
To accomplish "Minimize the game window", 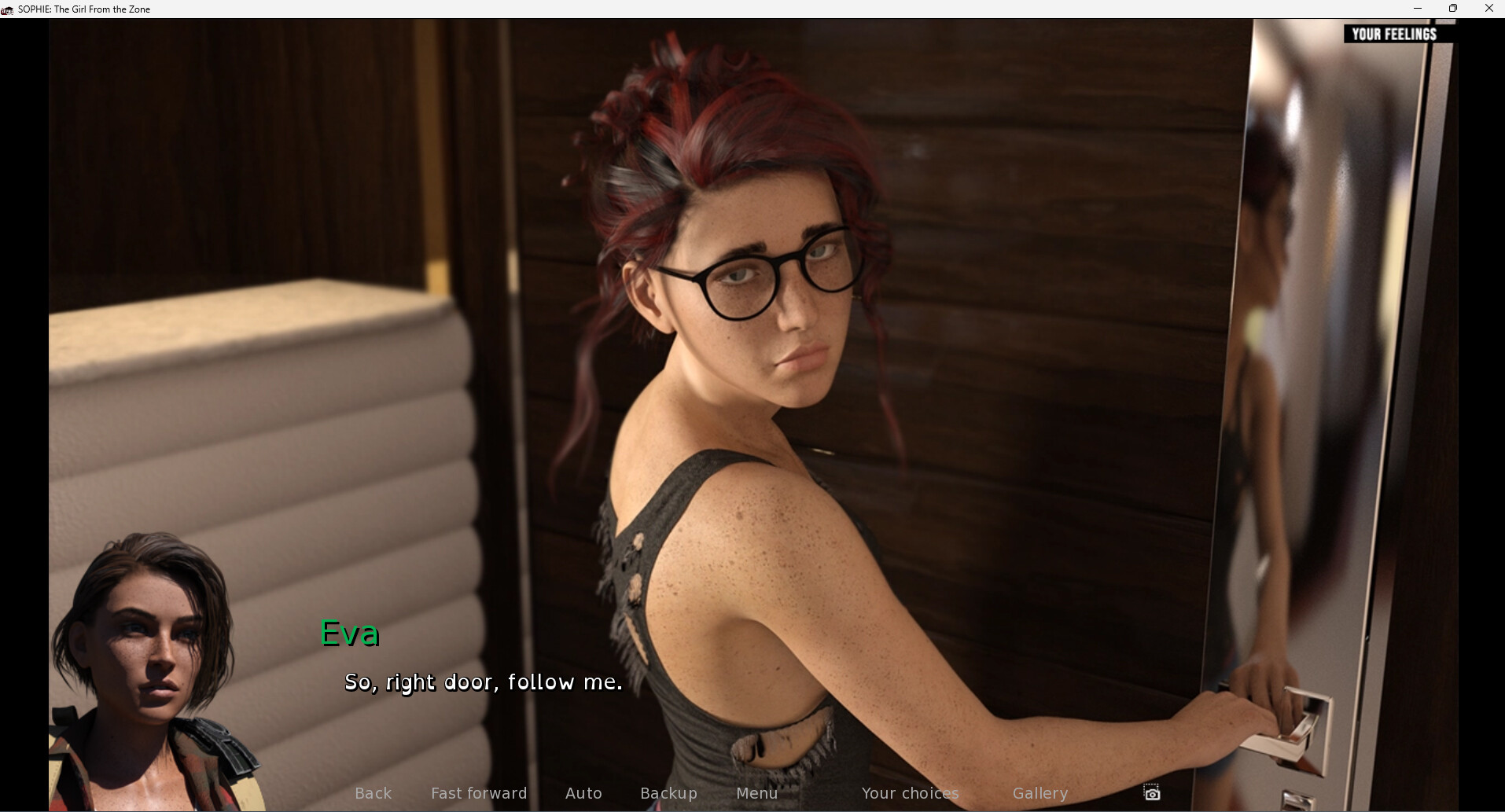I will [1418, 9].
